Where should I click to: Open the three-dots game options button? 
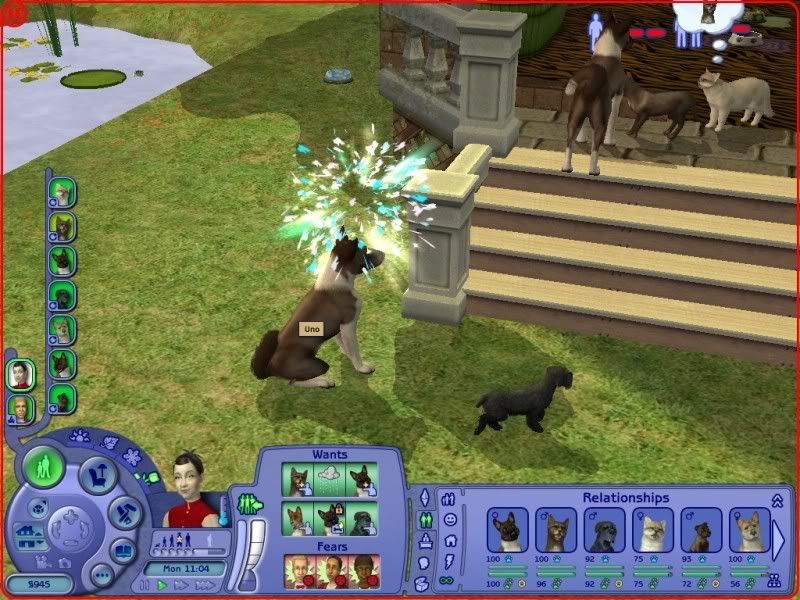(100, 575)
